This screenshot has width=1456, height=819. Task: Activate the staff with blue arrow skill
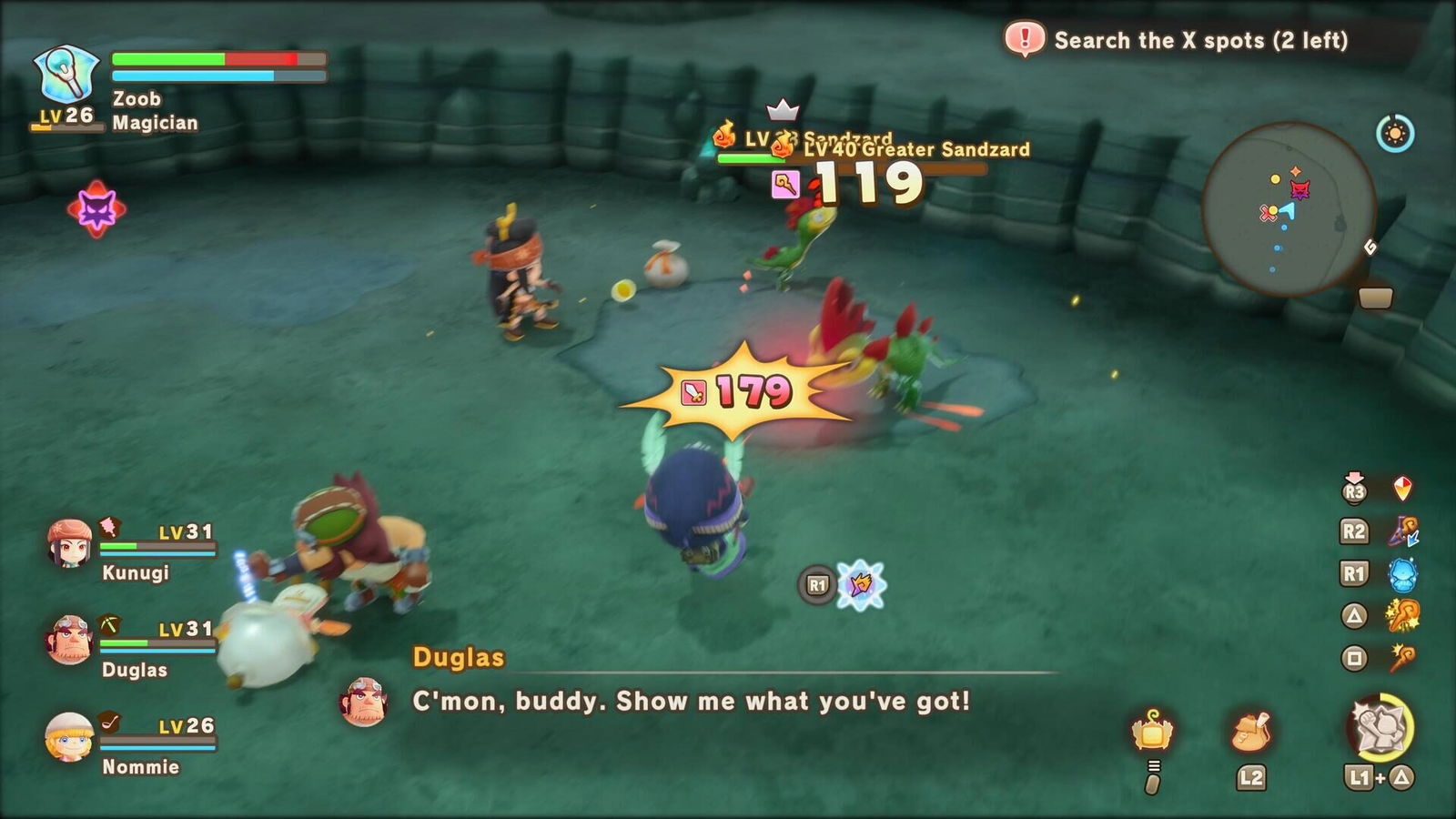(x=1402, y=531)
